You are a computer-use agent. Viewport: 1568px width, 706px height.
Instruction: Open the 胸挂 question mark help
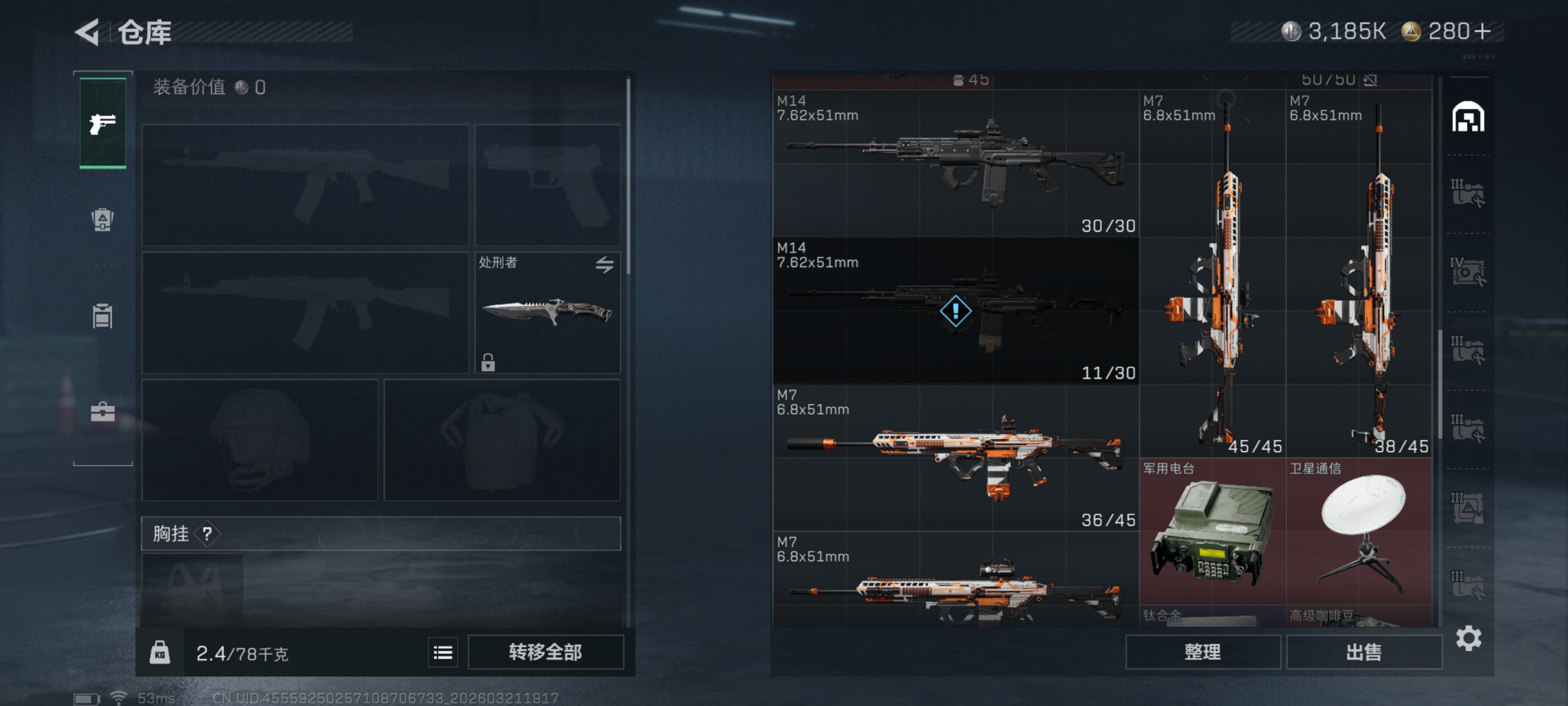208,534
